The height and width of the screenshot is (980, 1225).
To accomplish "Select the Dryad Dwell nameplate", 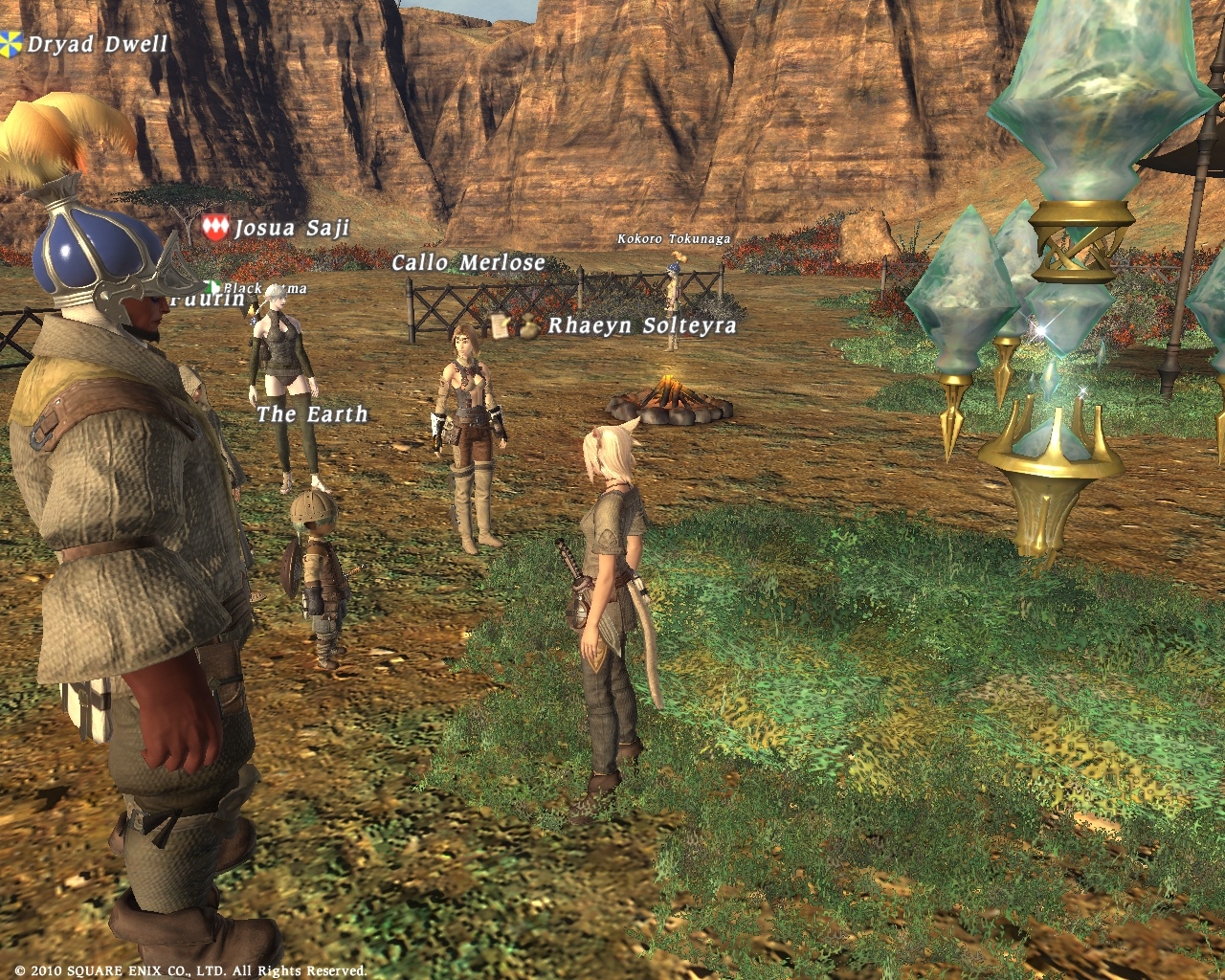I will pos(97,44).
